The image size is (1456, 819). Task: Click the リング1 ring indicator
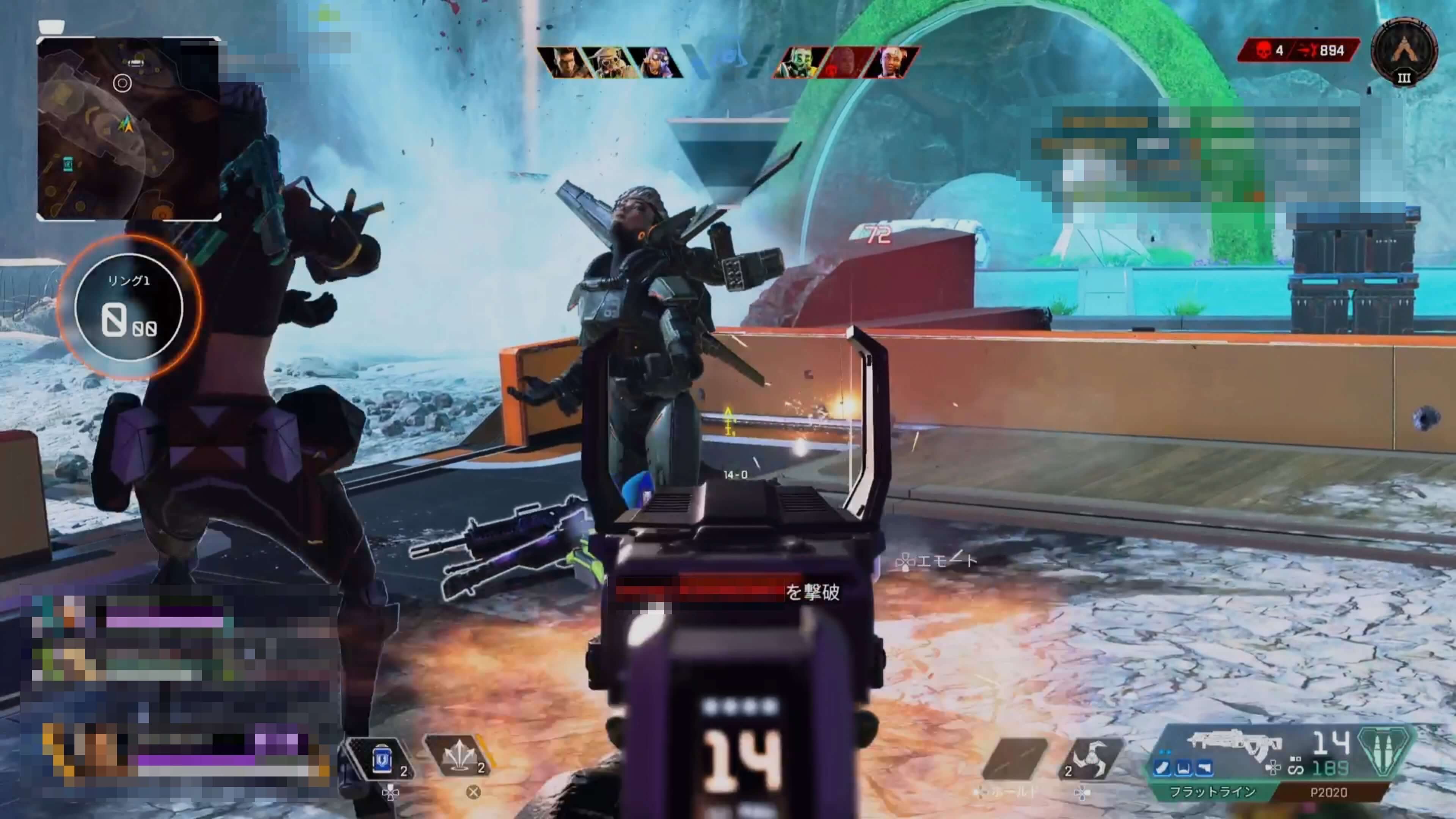pos(129,307)
